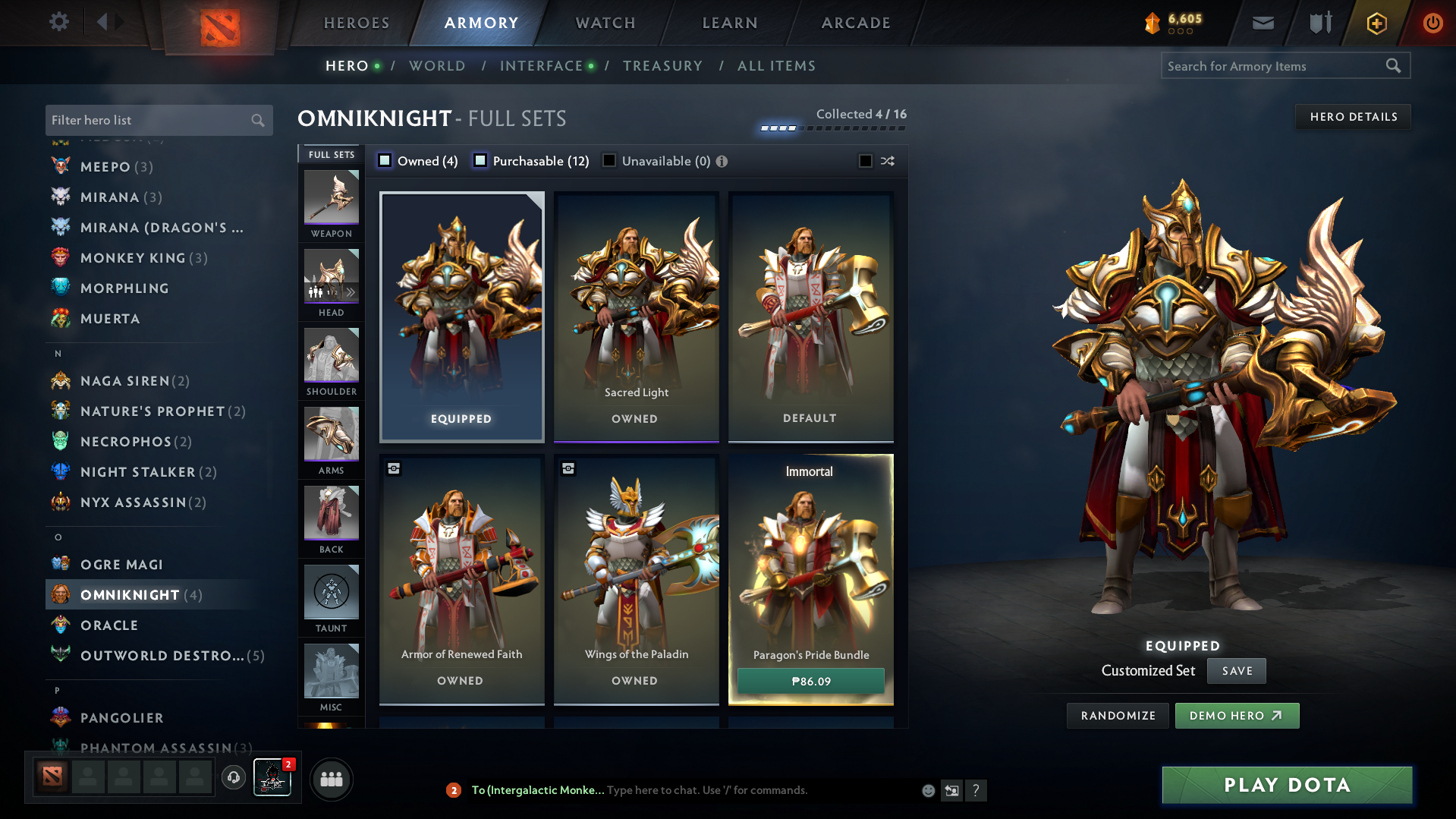Open the Weapon slot category
The height and width of the screenshot is (819, 1456).
[332, 204]
